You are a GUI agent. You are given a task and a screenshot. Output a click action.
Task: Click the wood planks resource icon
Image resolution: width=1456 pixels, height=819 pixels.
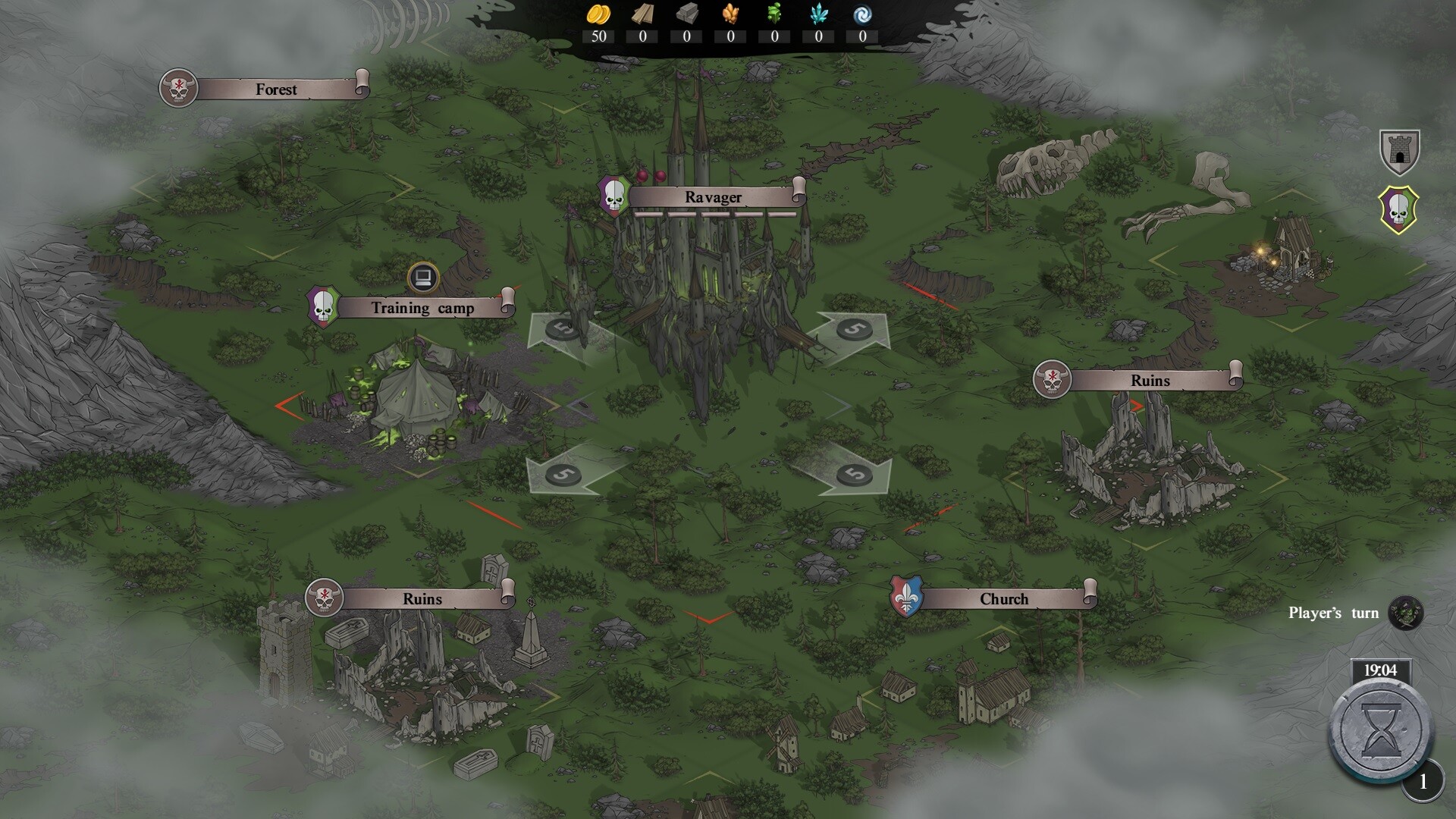pyautogui.click(x=642, y=14)
